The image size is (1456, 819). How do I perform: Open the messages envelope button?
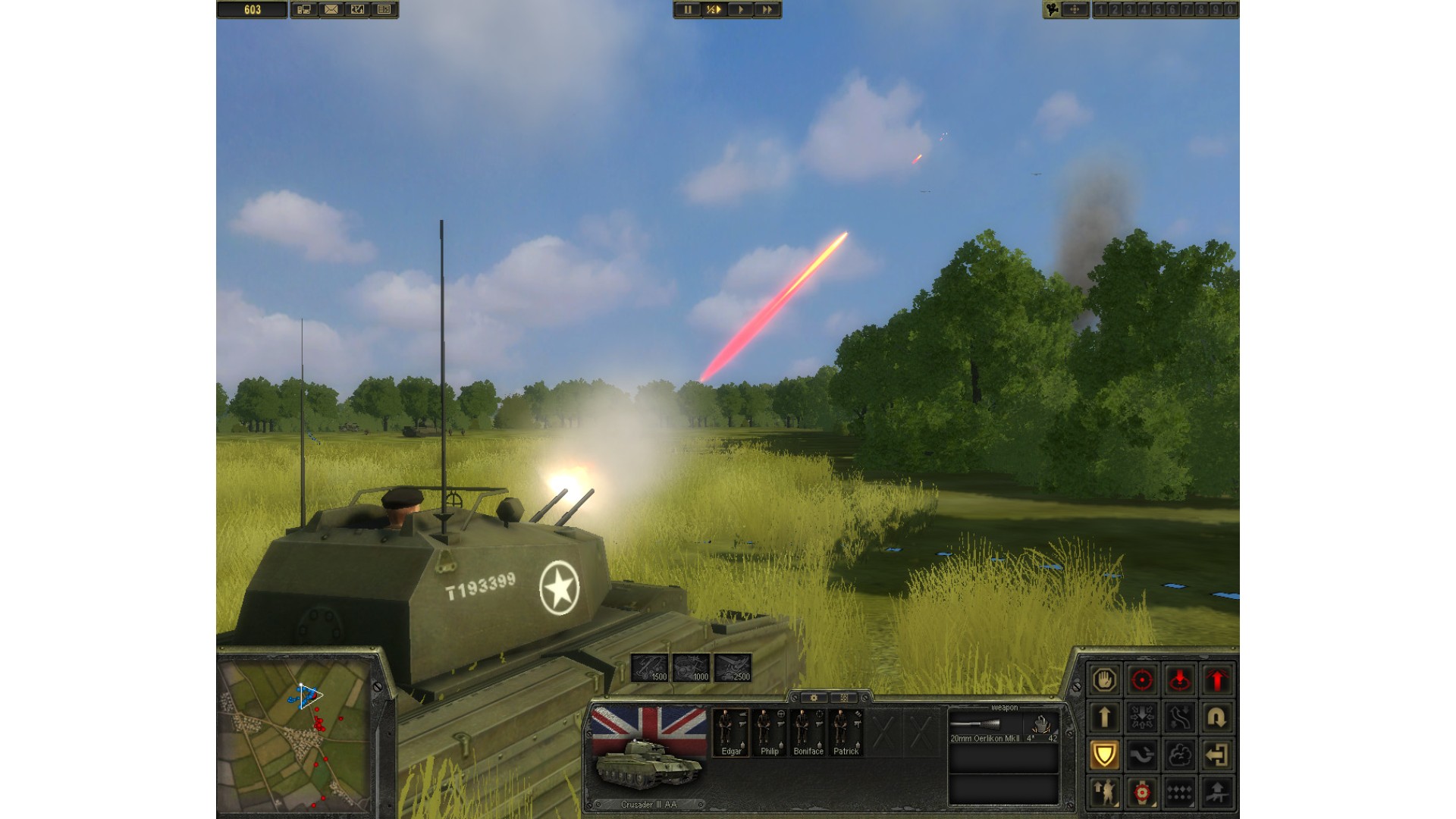point(331,10)
